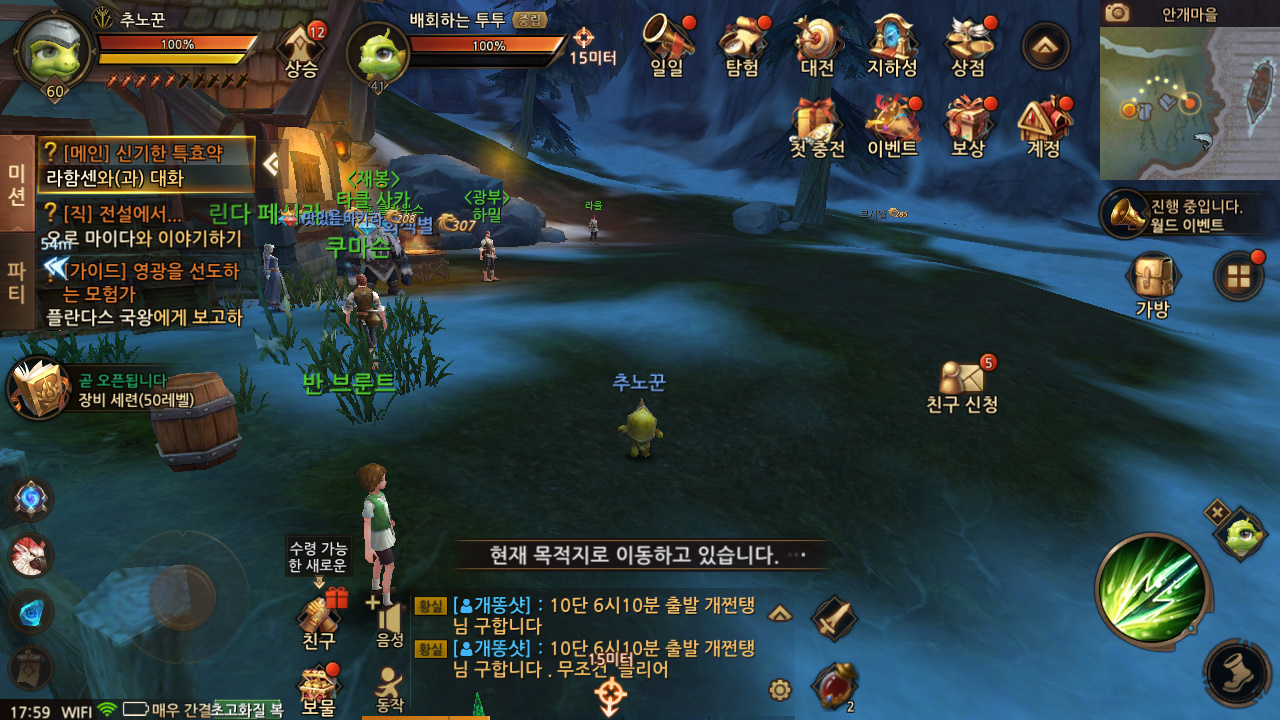Open the 가방 bag inventory
Screen dimensions: 1280x720
(x=1152, y=283)
